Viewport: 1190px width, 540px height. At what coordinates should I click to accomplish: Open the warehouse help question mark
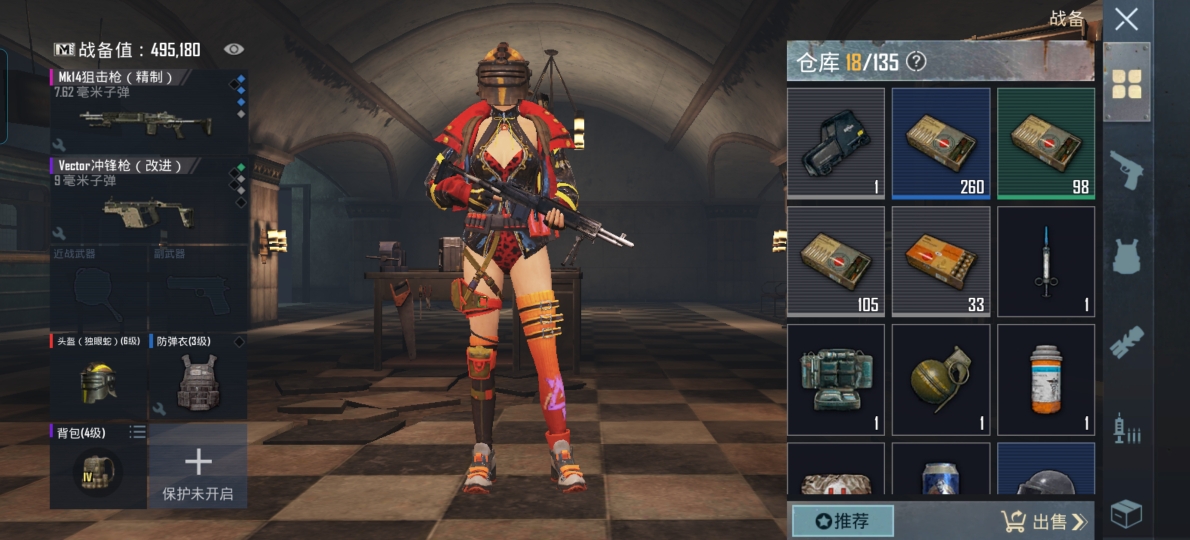tap(916, 62)
